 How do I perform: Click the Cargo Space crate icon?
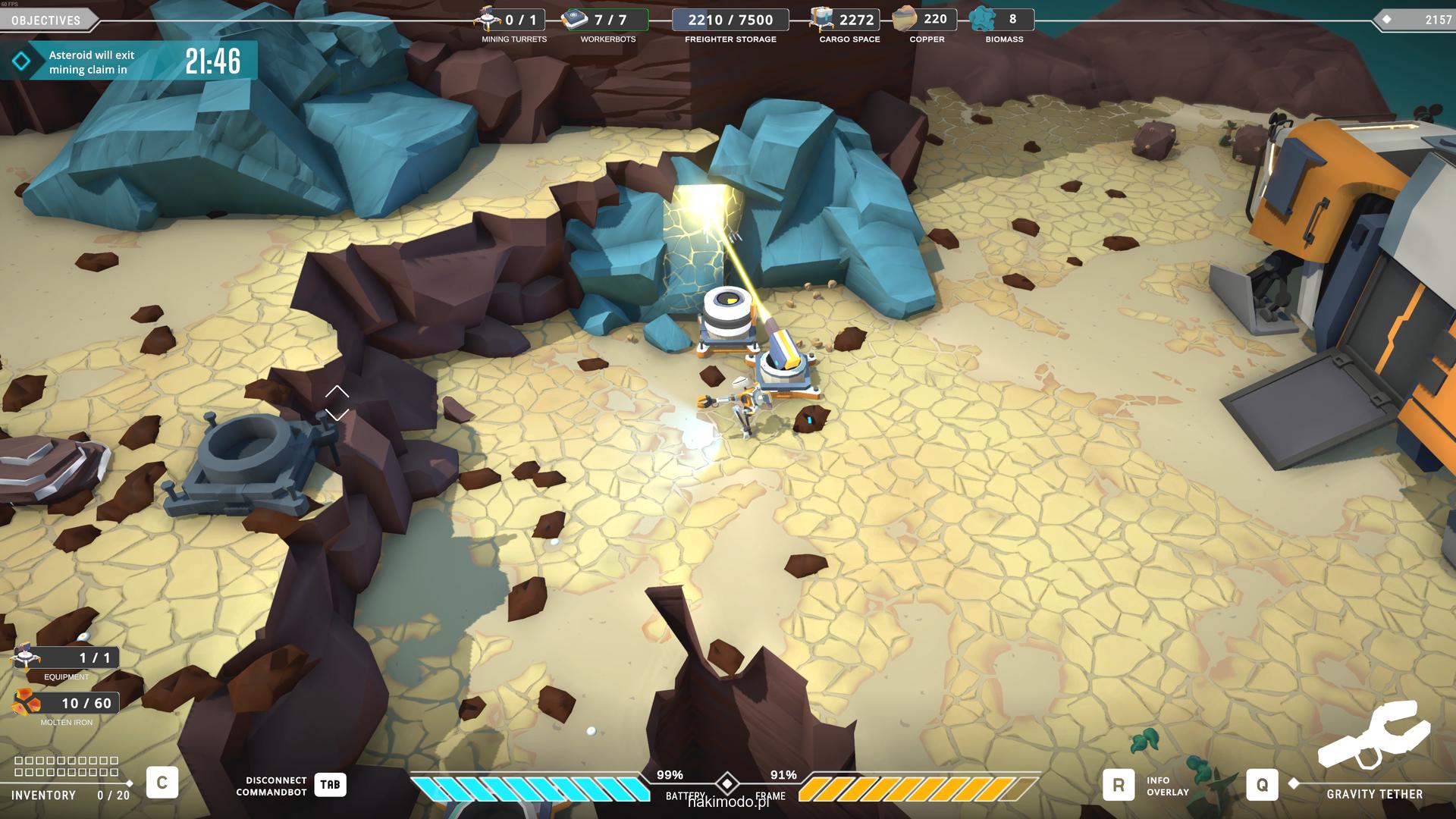(821, 18)
